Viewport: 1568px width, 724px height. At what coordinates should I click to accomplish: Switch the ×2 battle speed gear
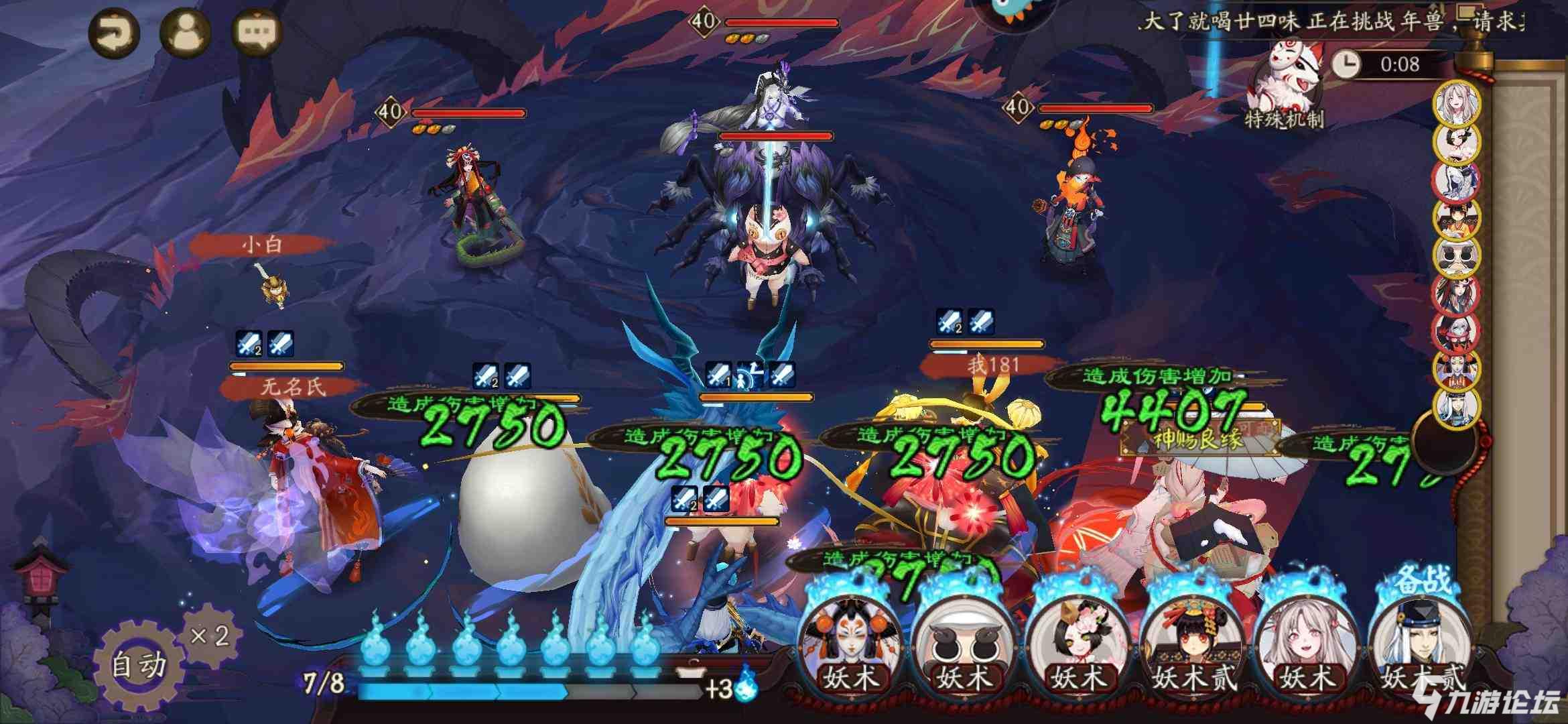209,634
